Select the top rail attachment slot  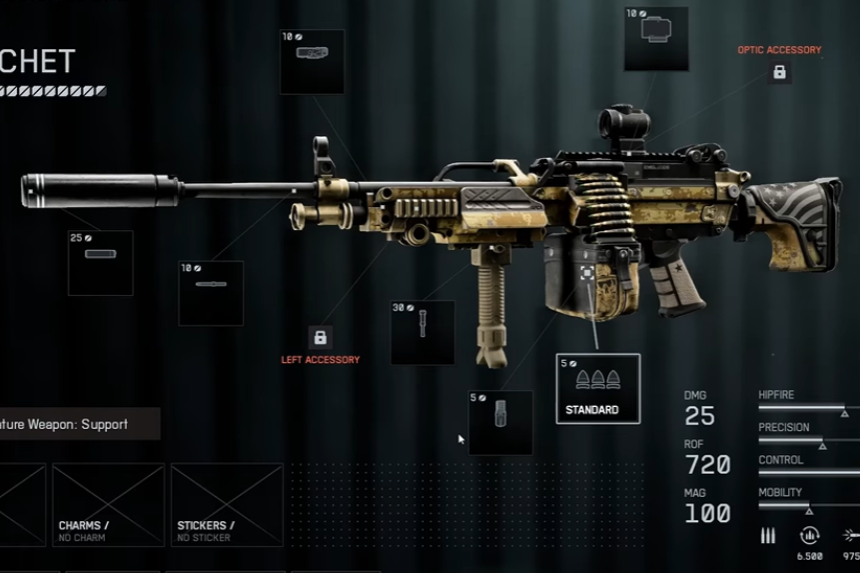(x=312, y=61)
